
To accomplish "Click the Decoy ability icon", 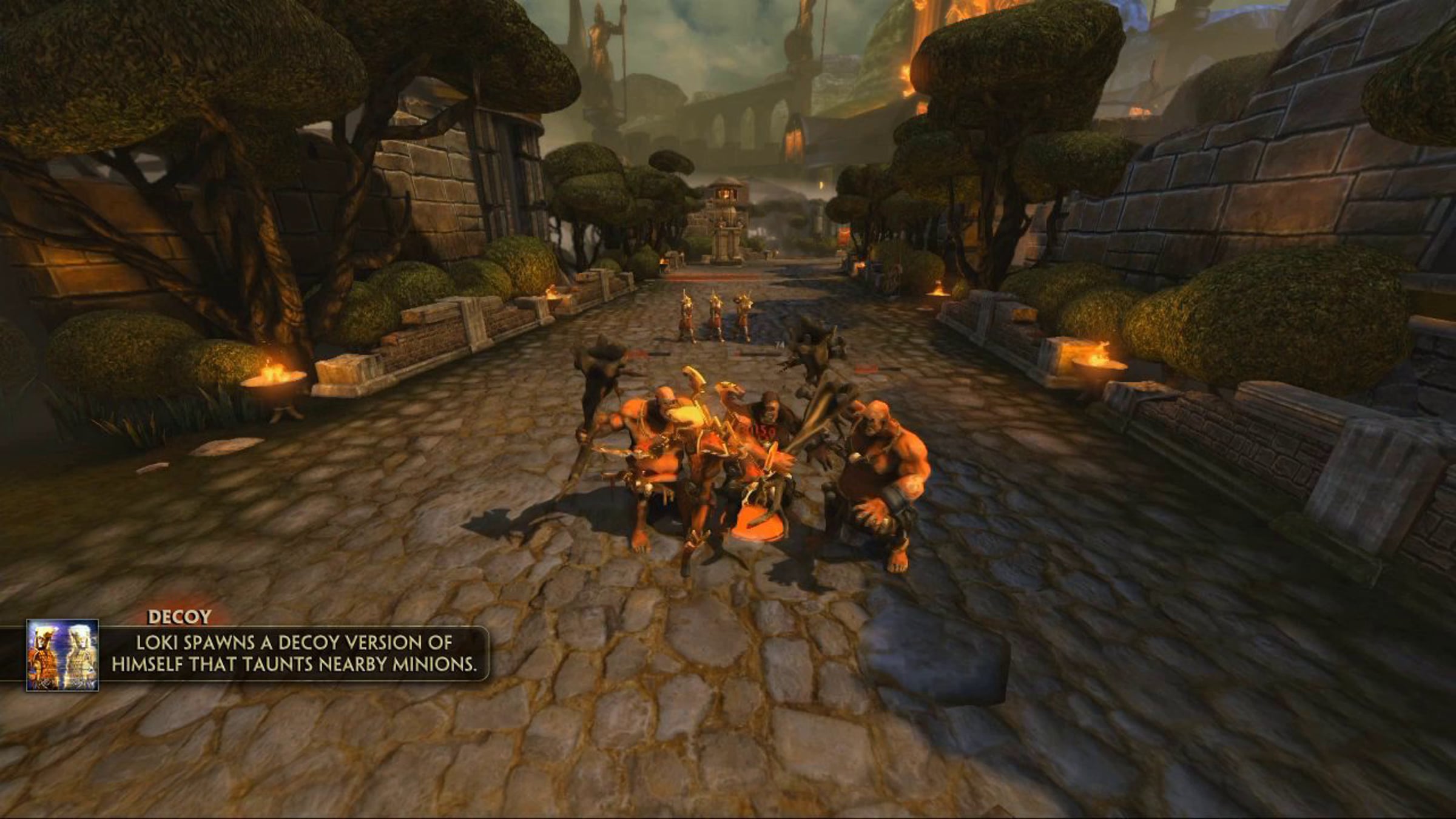I will pyautogui.click(x=62, y=655).
